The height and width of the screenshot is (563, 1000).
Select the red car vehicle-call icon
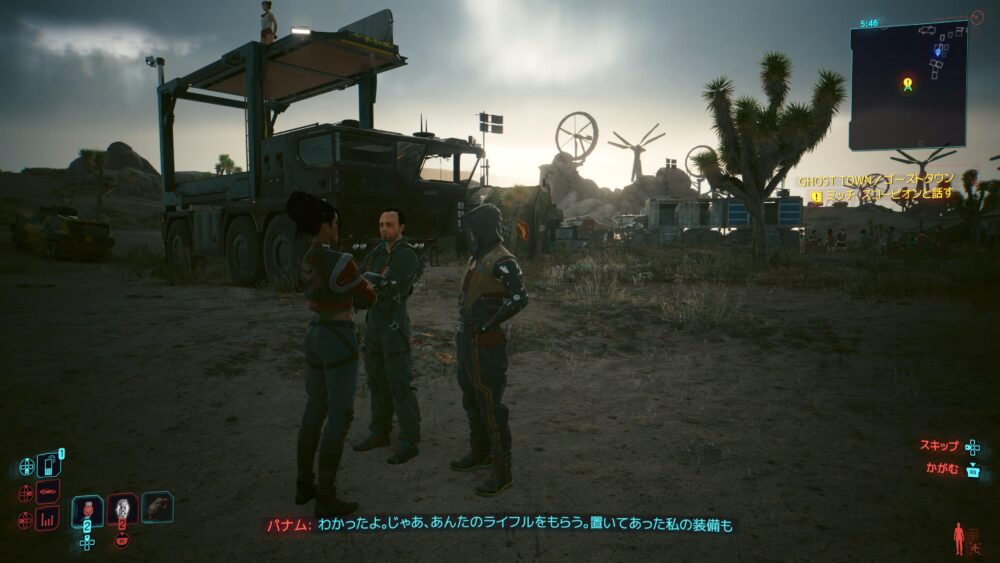(x=47, y=492)
